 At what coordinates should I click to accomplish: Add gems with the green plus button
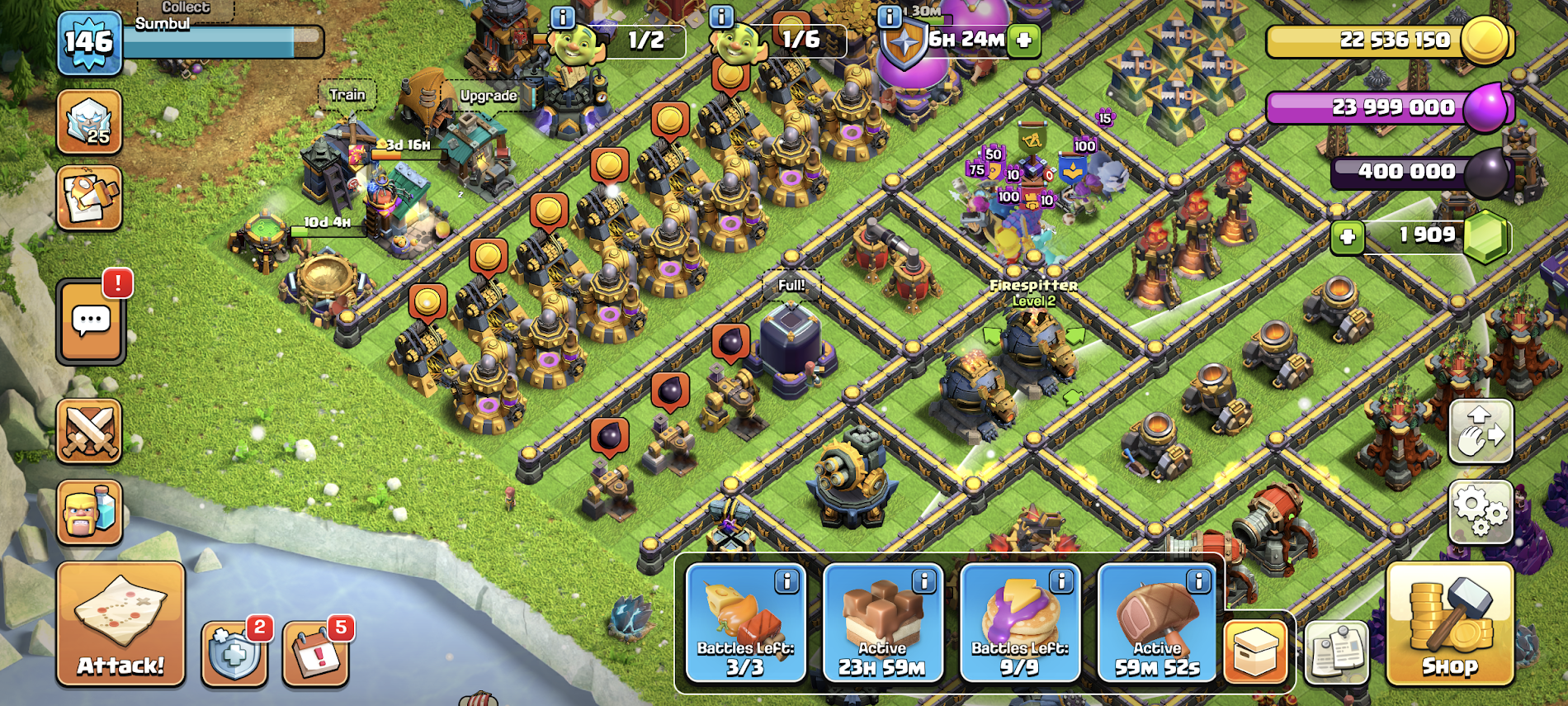point(1348,237)
